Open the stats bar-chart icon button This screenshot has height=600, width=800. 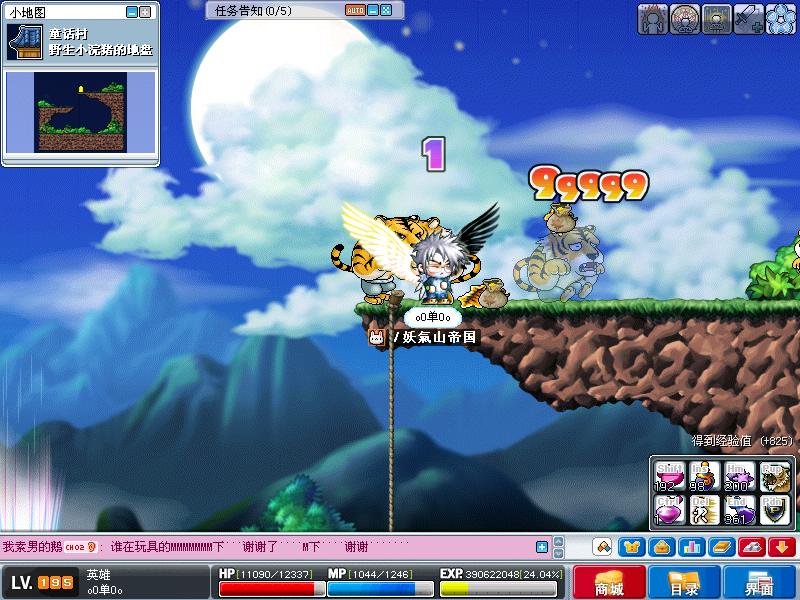tap(691, 546)
